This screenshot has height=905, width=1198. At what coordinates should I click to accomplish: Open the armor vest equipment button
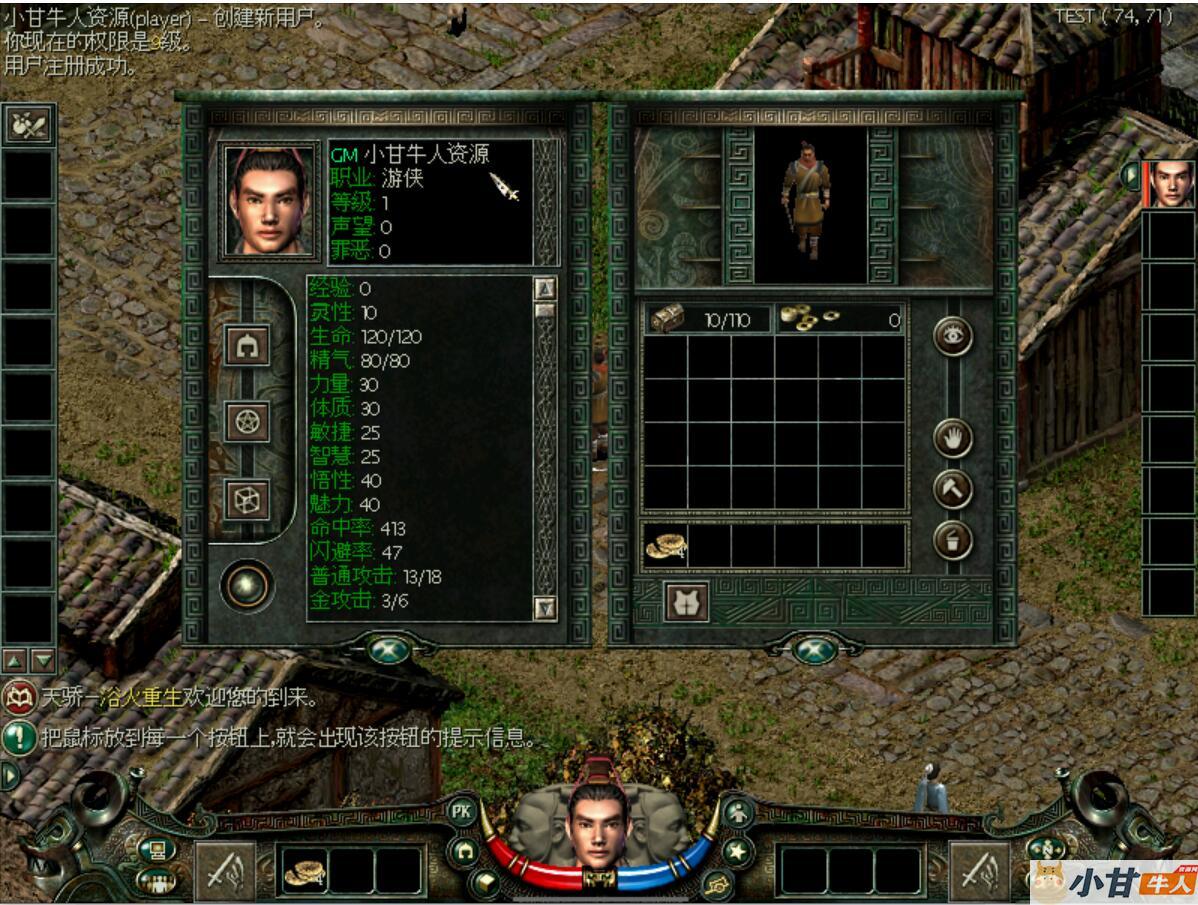click(686, 602)
